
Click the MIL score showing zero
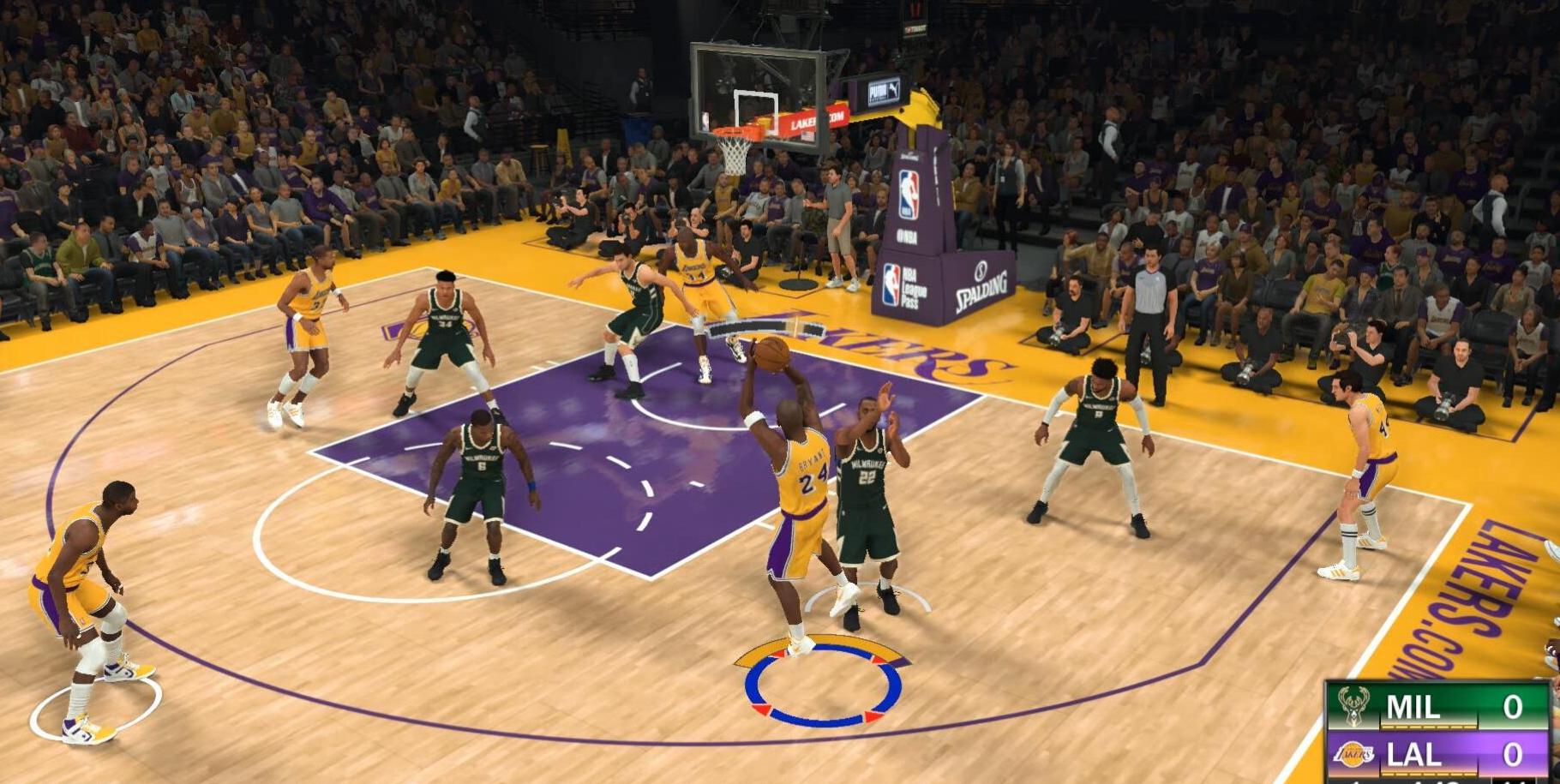tap(1514, 708)
